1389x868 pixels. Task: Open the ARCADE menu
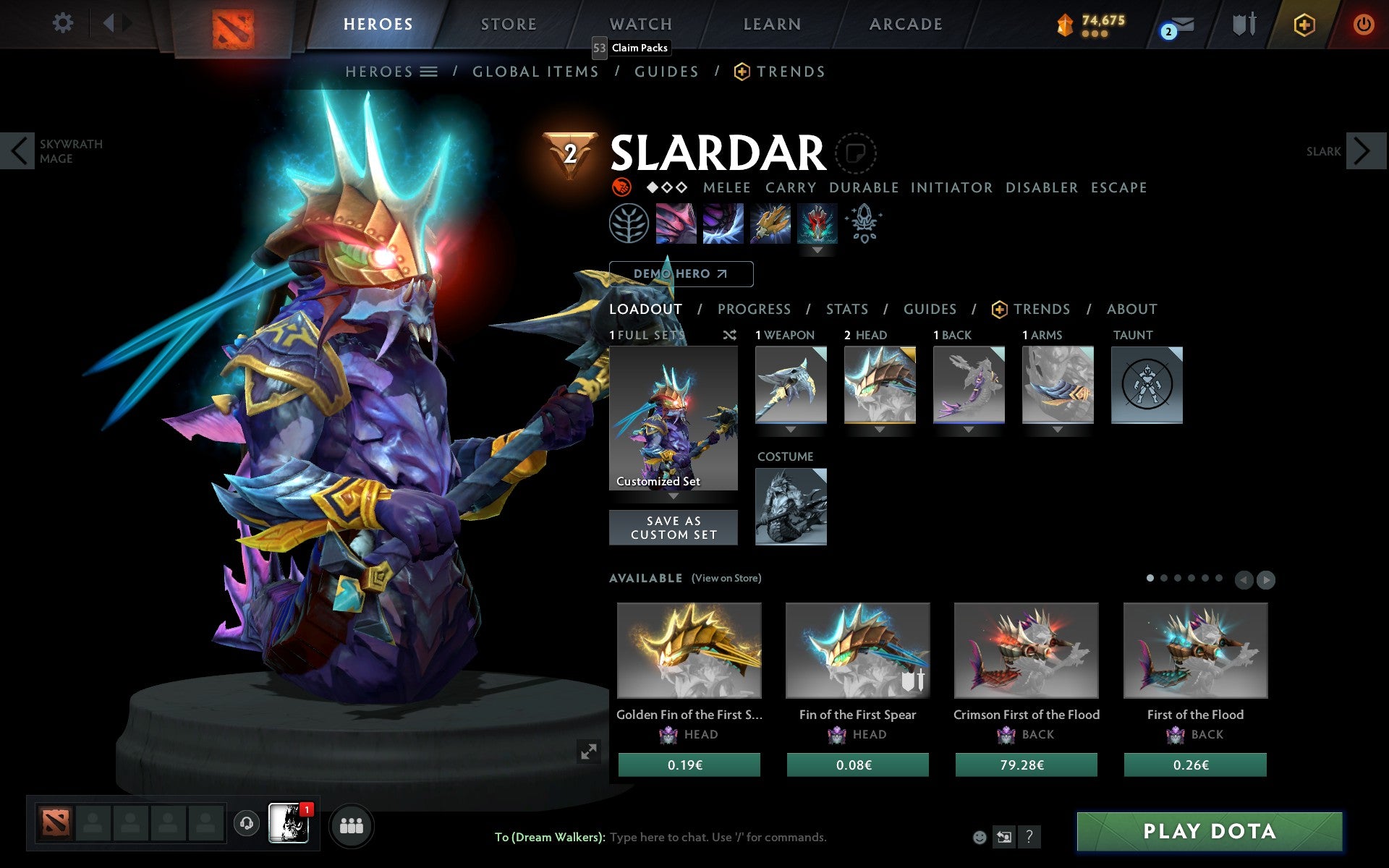pos(904,24)
